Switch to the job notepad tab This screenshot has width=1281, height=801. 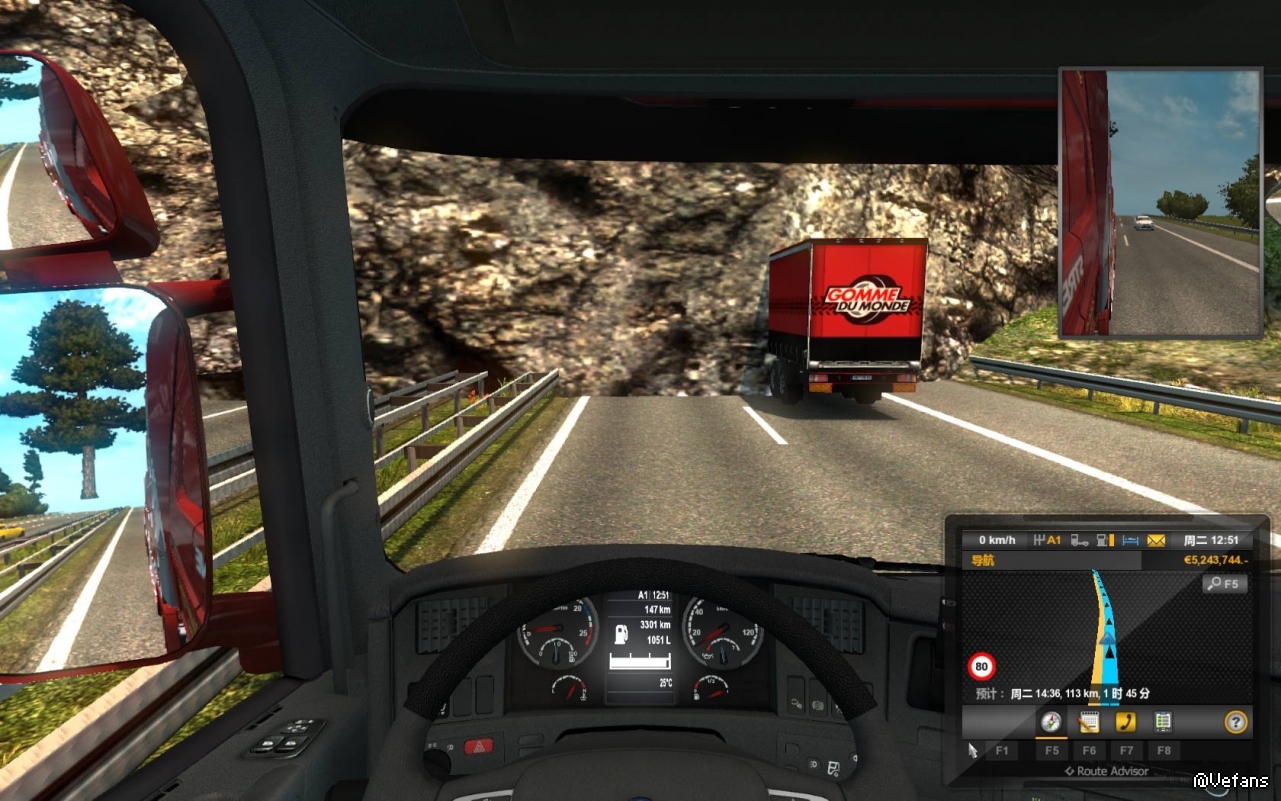click(1089, 721)
